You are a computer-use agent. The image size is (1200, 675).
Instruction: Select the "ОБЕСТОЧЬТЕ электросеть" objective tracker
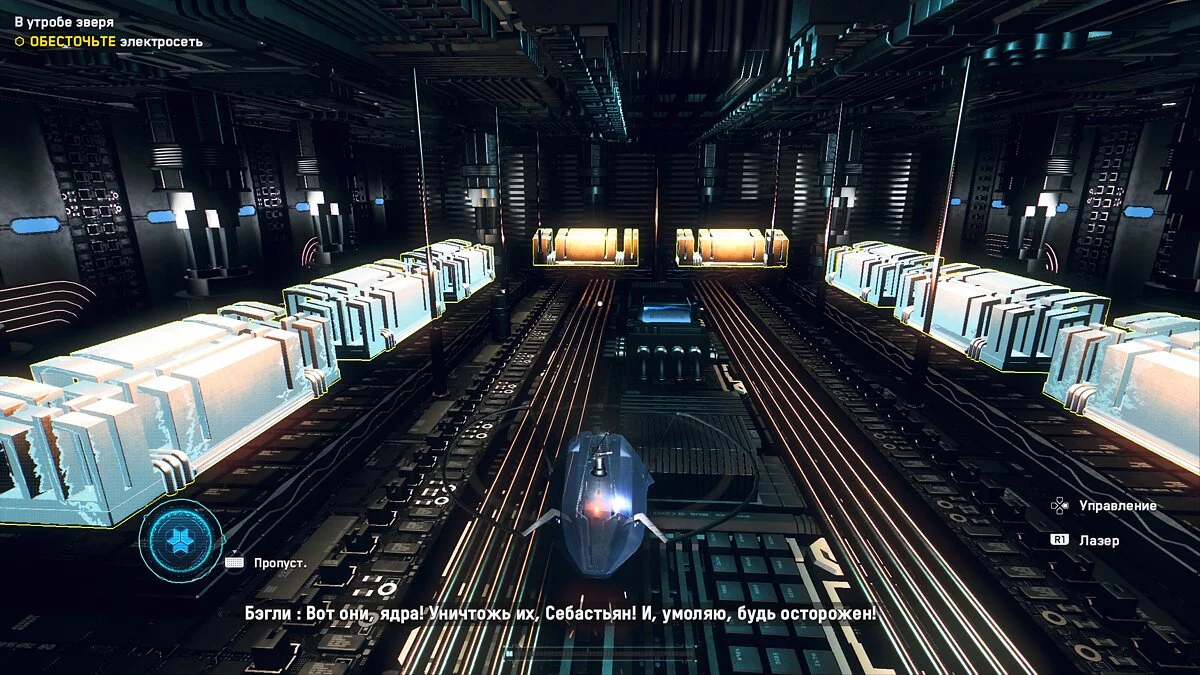pos(108,42)
